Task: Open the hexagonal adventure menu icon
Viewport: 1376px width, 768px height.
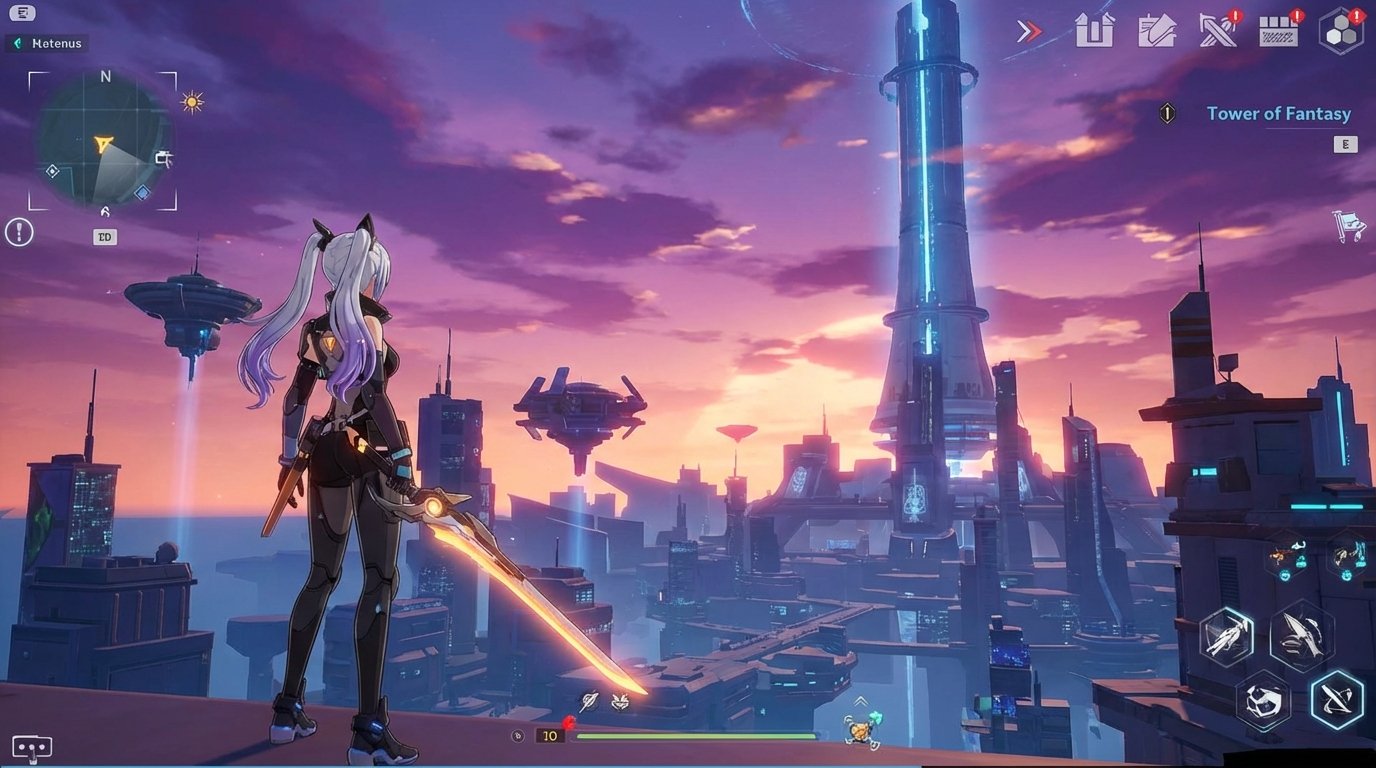Action: [1340, 31]
